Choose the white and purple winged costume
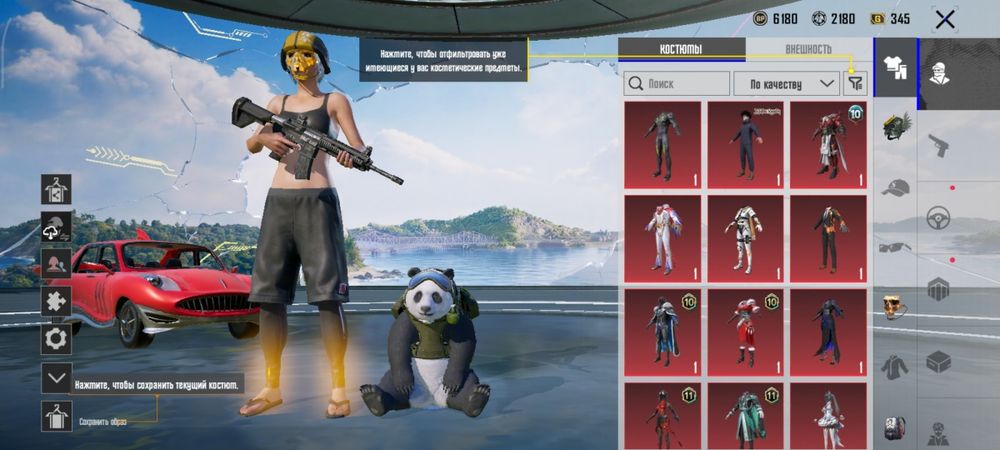The image size is (1000, 450). click(662, 238)
